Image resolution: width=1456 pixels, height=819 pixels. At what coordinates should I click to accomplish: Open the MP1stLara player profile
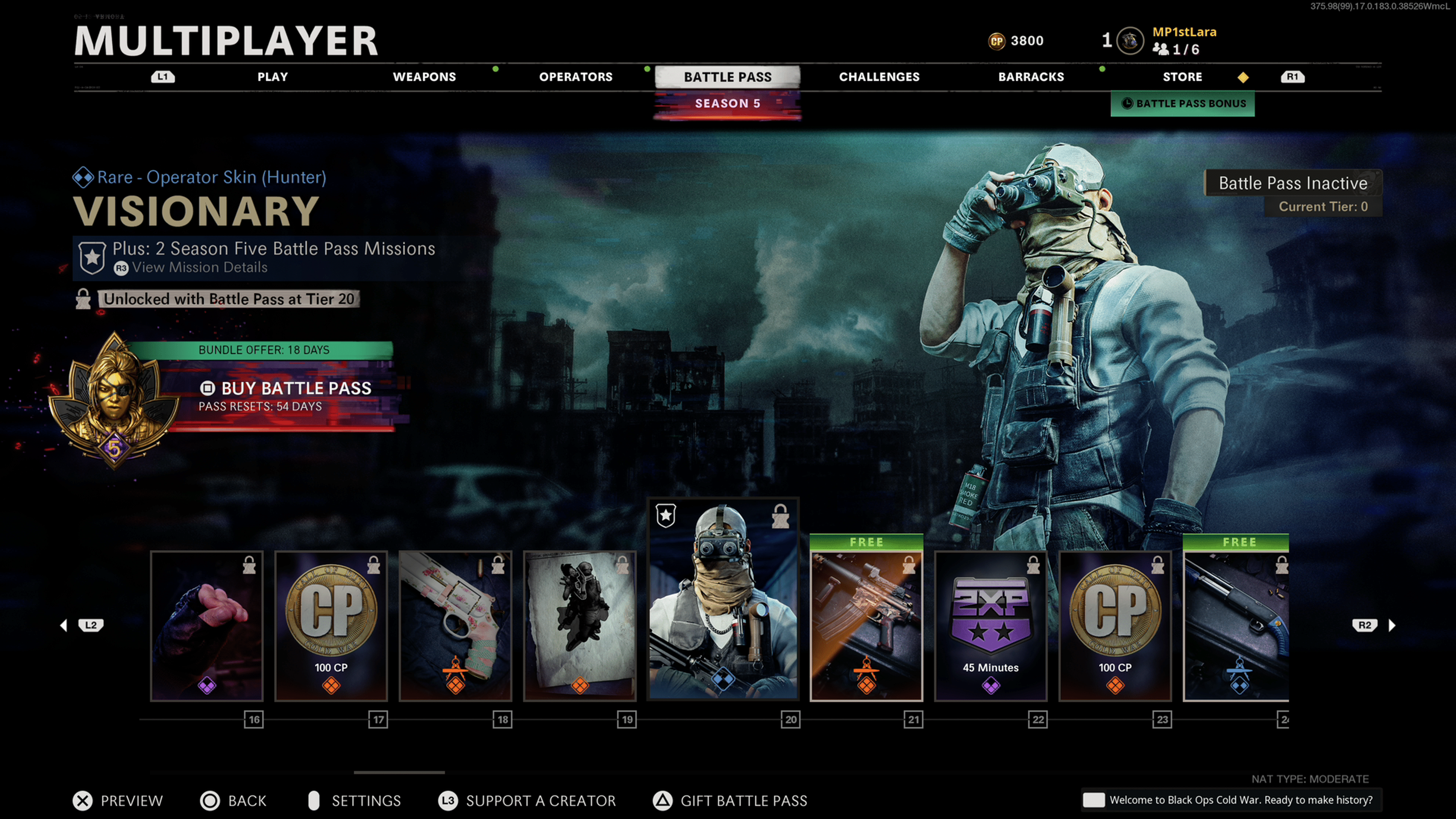(1183, 33)
